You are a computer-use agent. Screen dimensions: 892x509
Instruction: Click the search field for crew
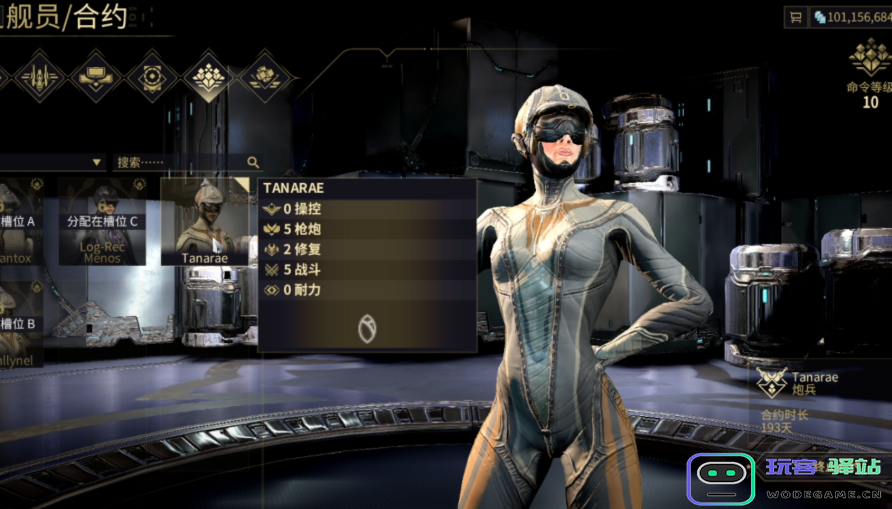click(x=178, y=162)
